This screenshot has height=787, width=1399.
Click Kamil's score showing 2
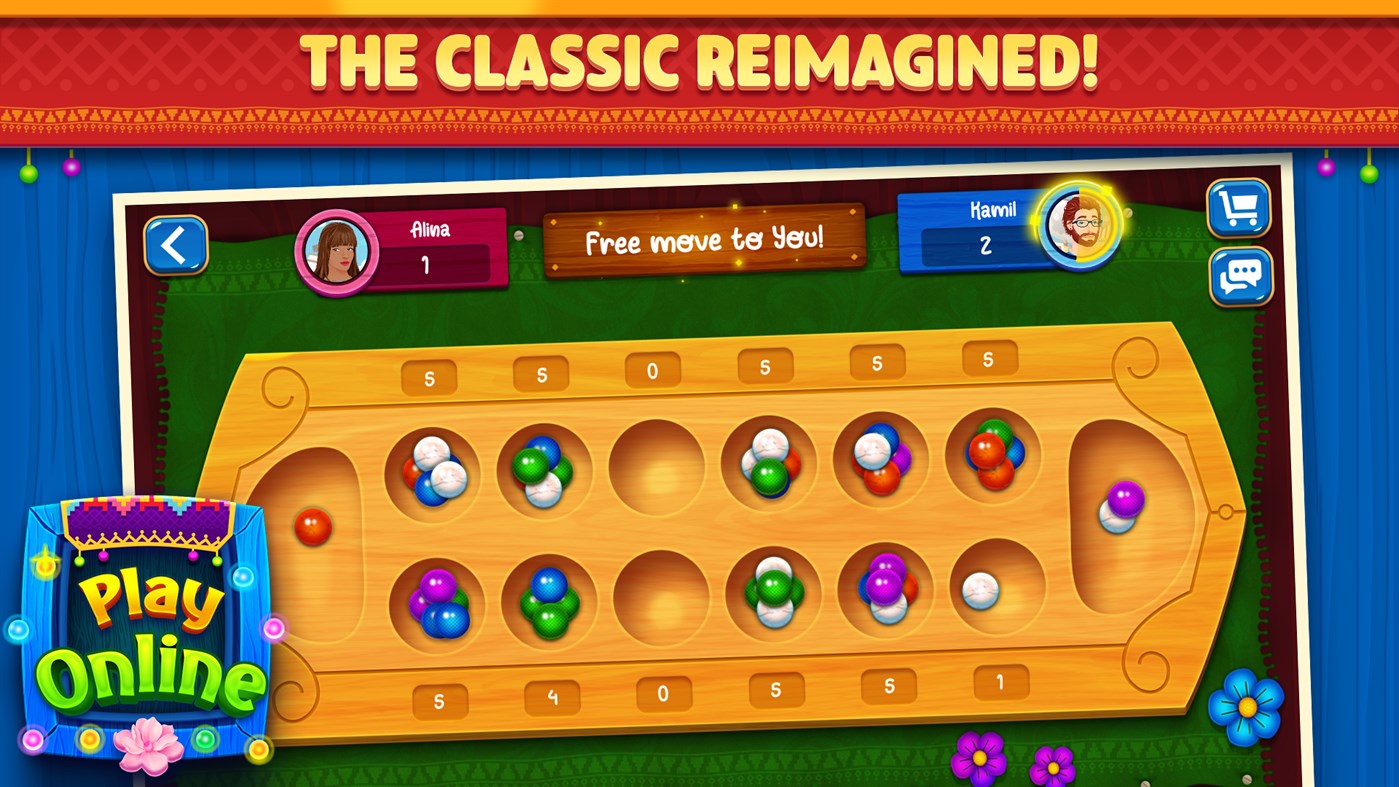coord(985,242)
